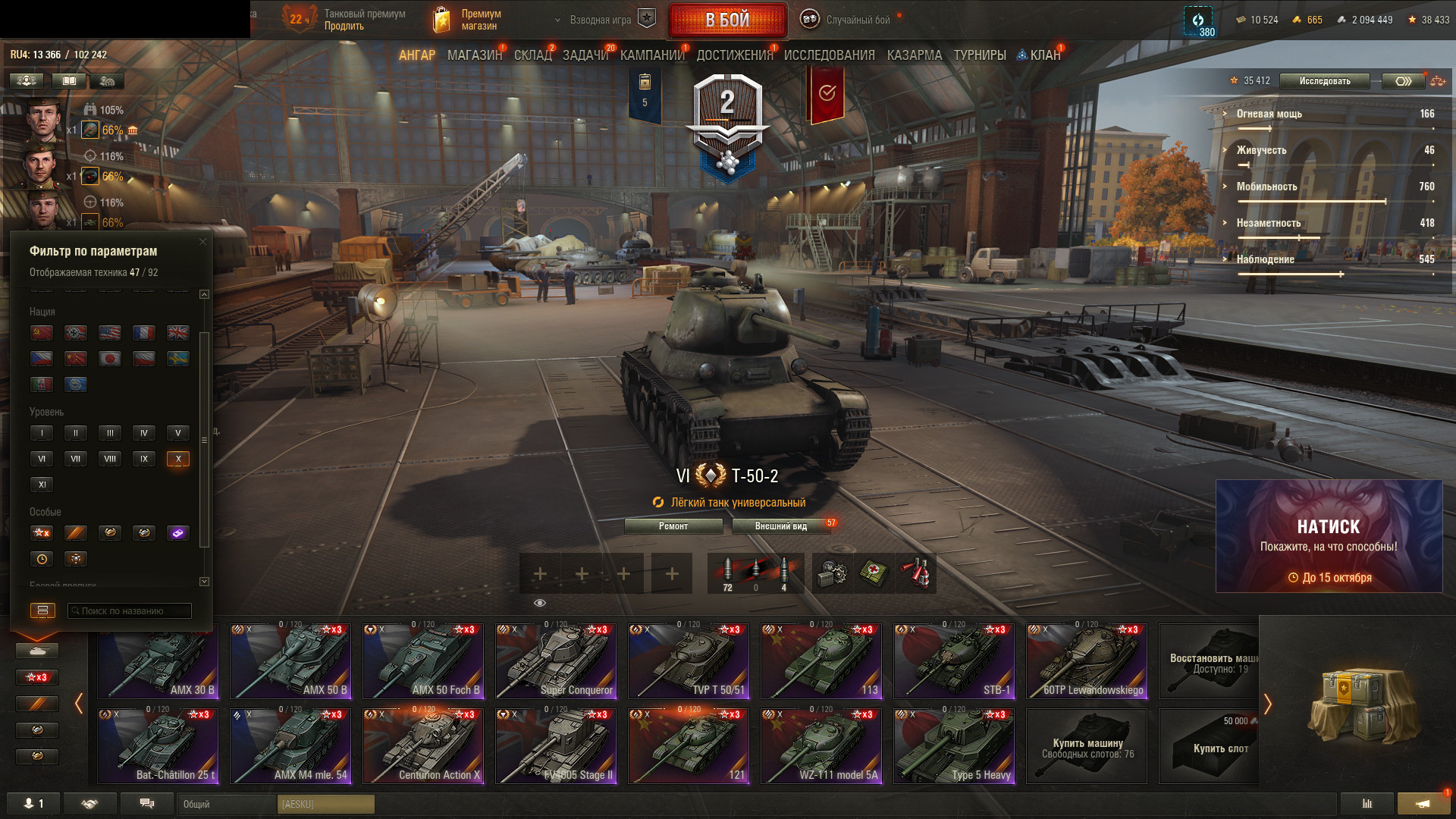Open the КЛАН tab

tap(1044, 55)
